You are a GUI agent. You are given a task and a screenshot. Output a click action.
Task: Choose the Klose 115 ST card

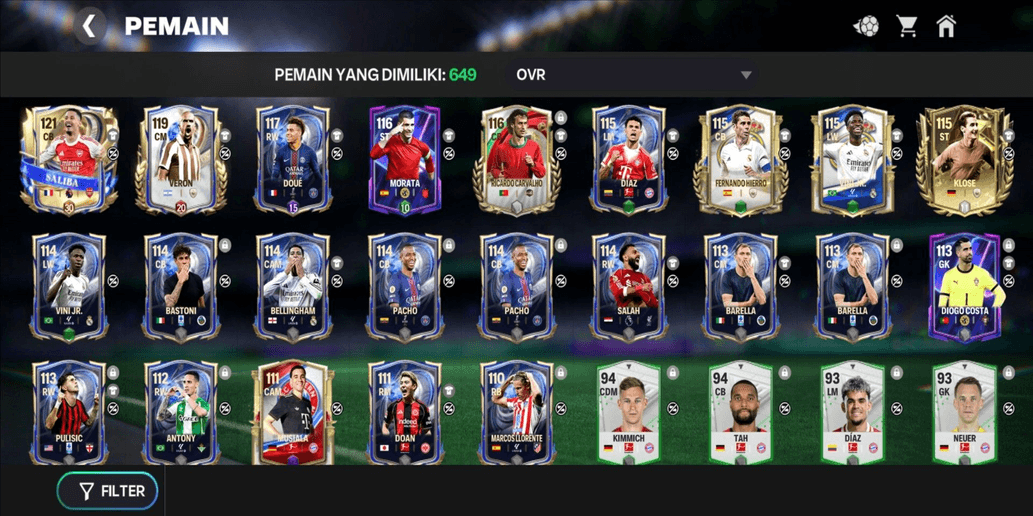[x=964, y=160]
